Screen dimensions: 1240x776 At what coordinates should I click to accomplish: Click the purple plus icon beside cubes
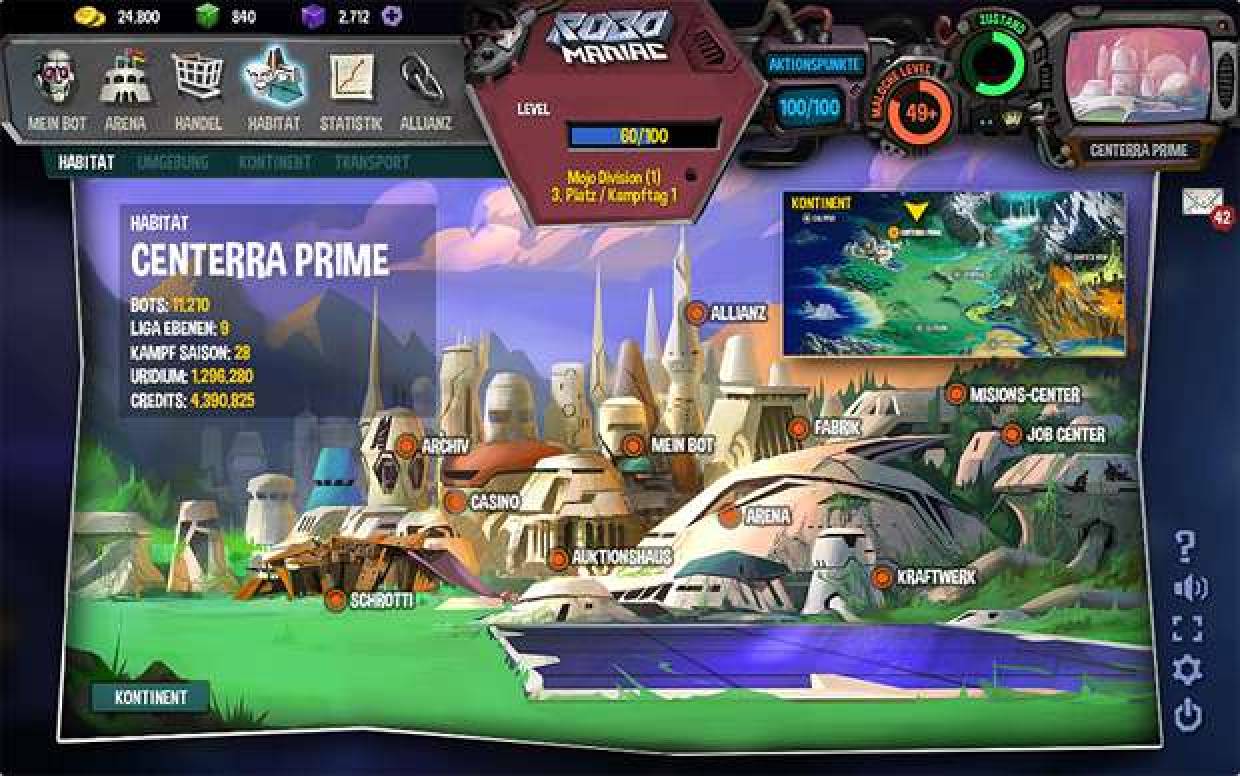click(x=392, y=17)
